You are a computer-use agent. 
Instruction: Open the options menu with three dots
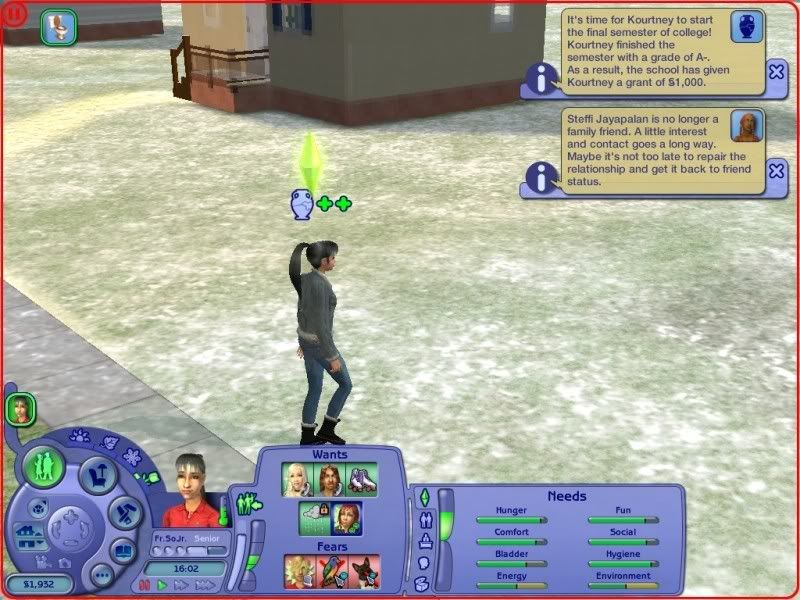point(101,575)
